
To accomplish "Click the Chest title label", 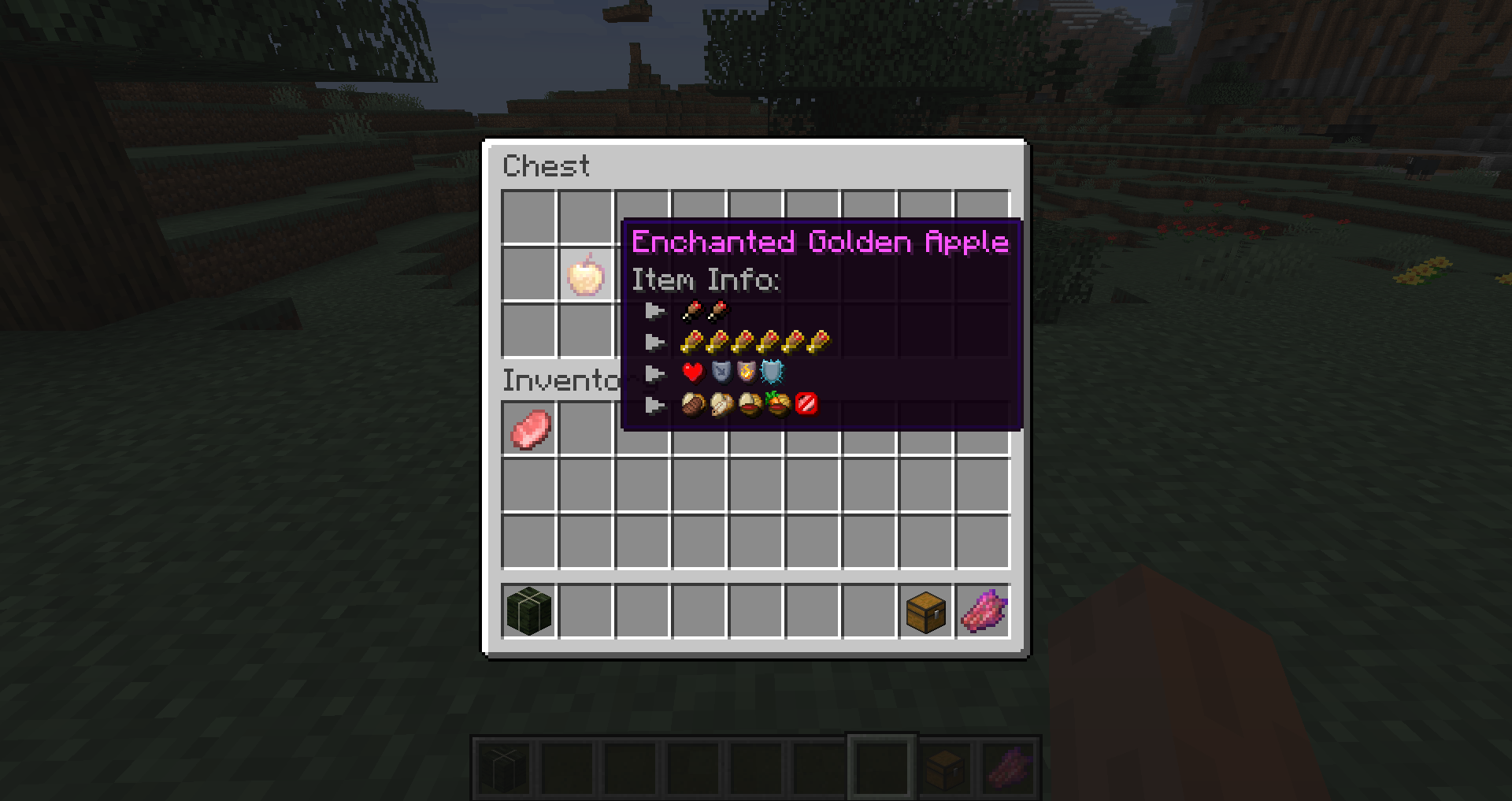I will pos(547,165).
